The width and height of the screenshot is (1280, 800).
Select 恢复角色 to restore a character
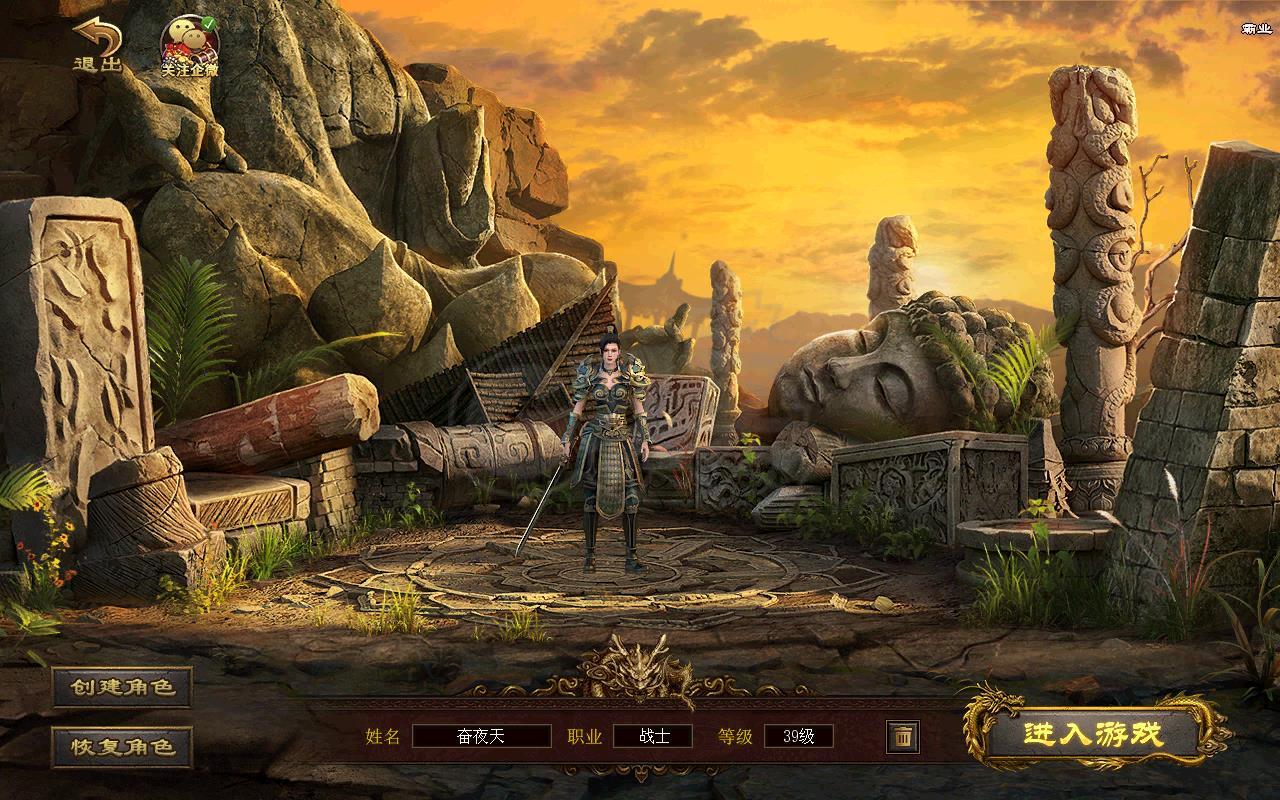[122, 746]
